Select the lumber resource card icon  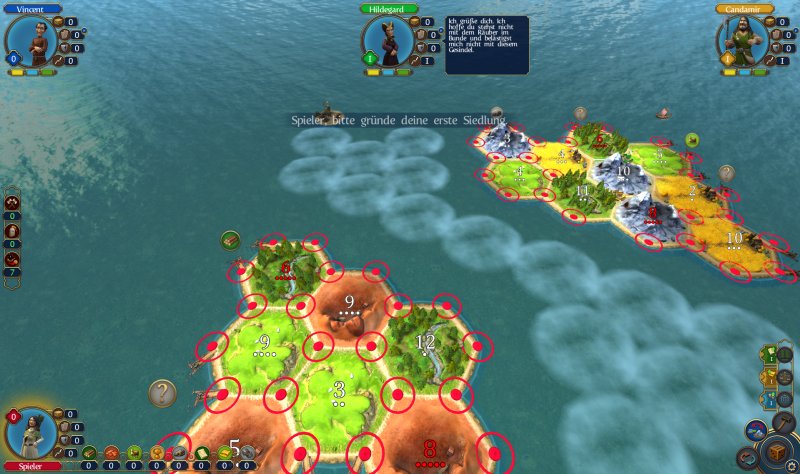coord(89,453)
